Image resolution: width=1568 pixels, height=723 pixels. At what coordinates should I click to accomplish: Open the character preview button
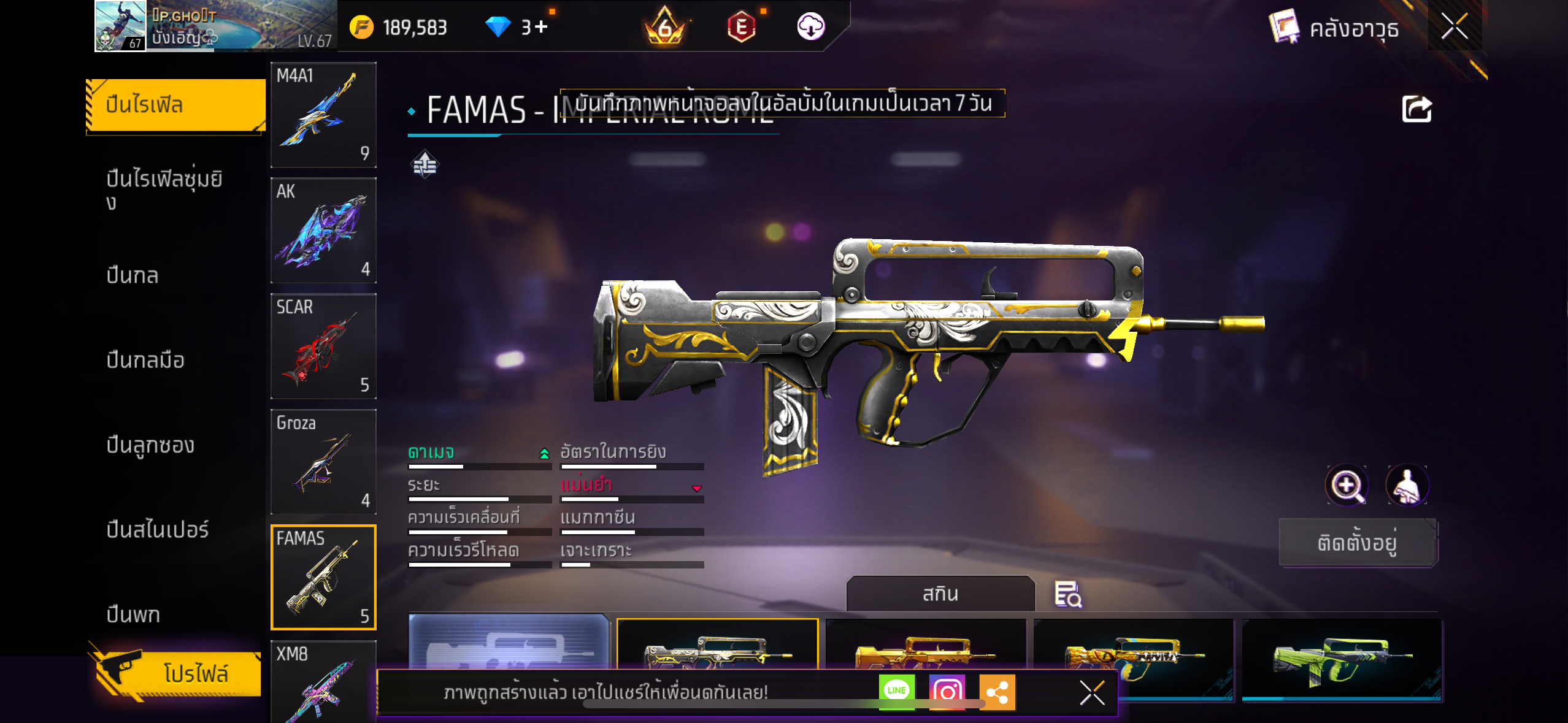(x=1407, y=485)
